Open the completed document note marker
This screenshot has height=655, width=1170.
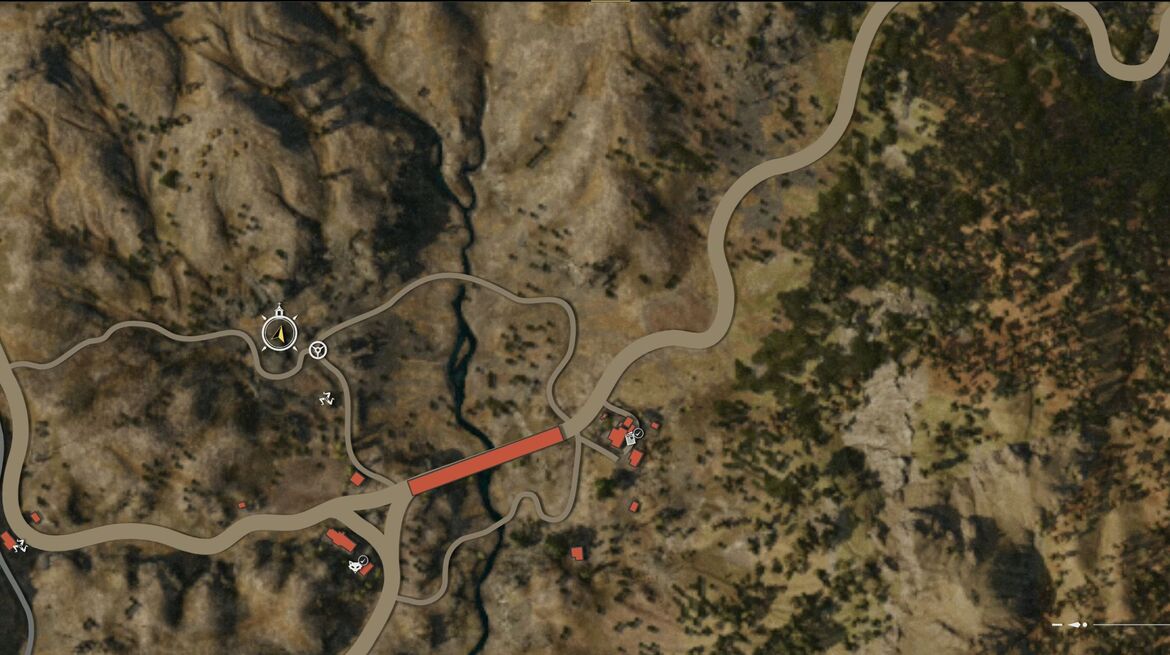coord(632,437)
